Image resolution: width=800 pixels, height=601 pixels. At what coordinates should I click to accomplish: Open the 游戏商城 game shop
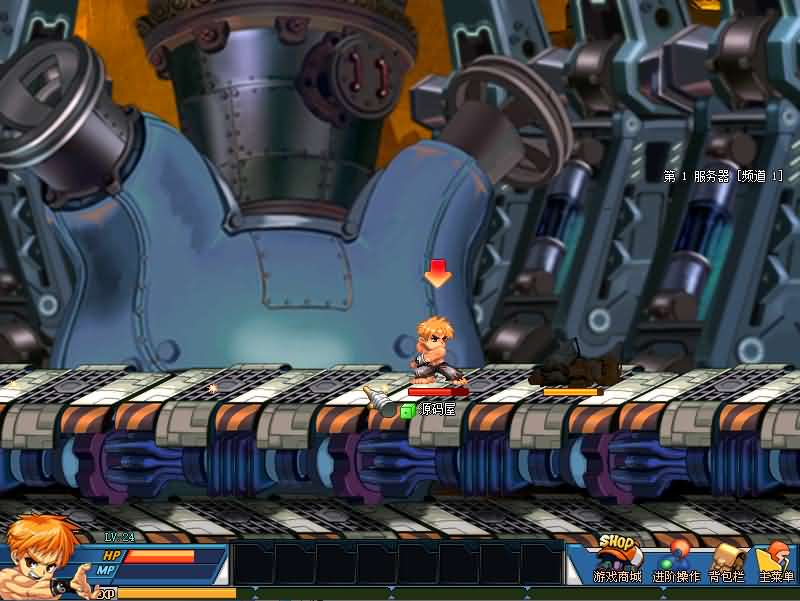[616, 560]
